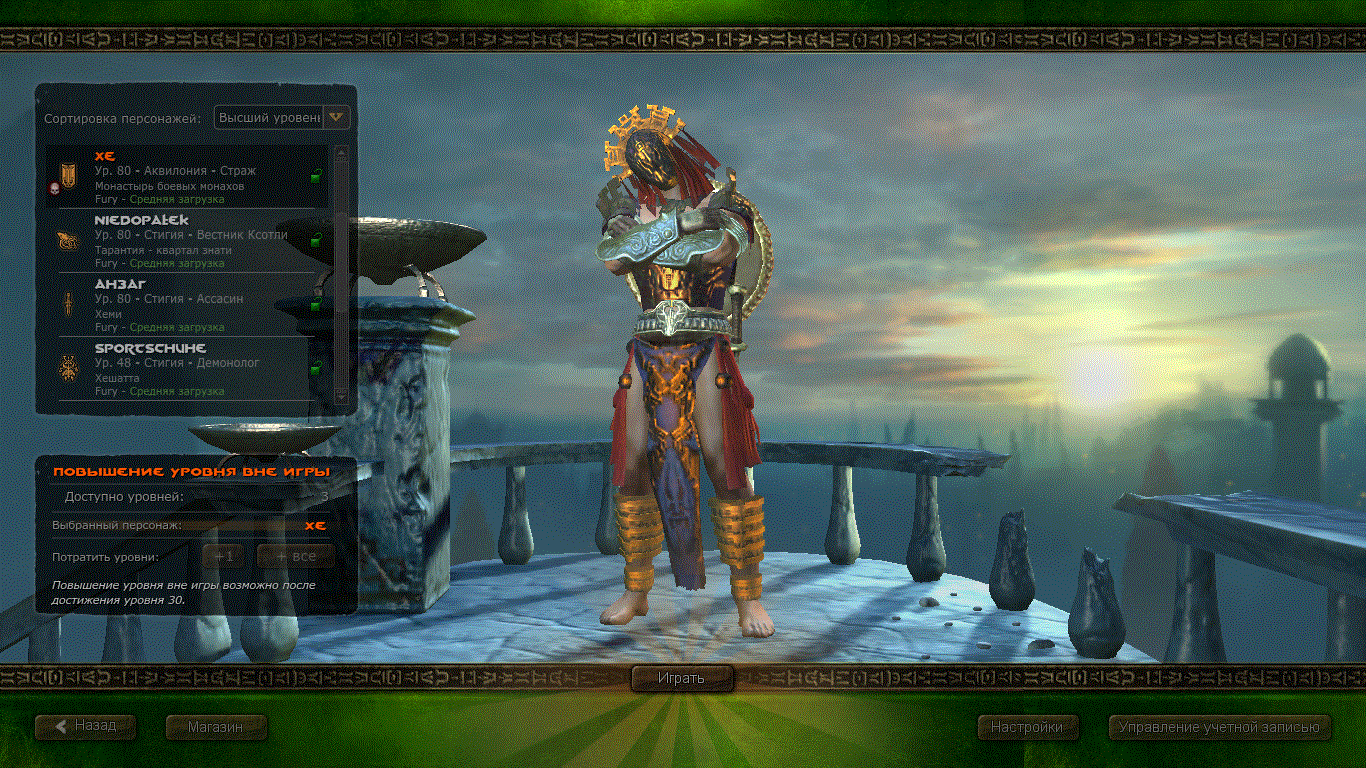
Task: Spend all levels with the + все button
Action: tap(295, 556)
